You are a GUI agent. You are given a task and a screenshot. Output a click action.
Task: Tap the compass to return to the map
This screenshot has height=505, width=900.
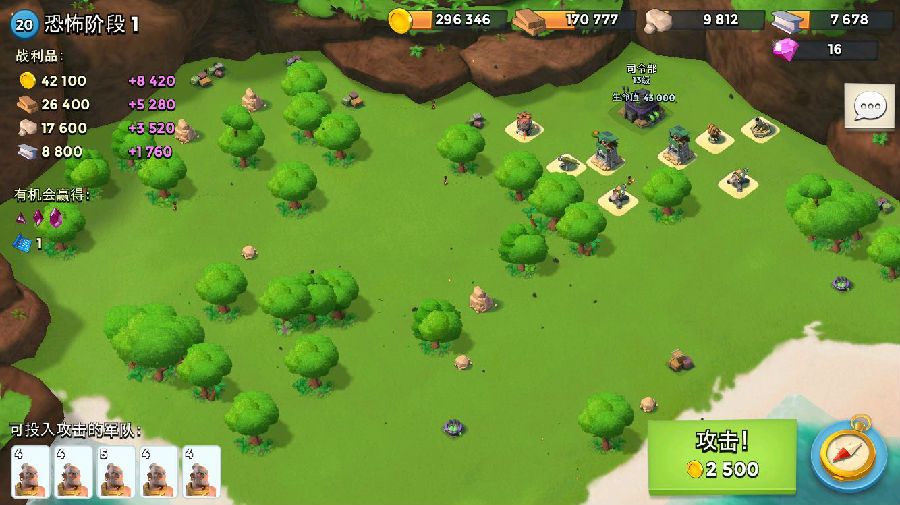tap(848, 455)
